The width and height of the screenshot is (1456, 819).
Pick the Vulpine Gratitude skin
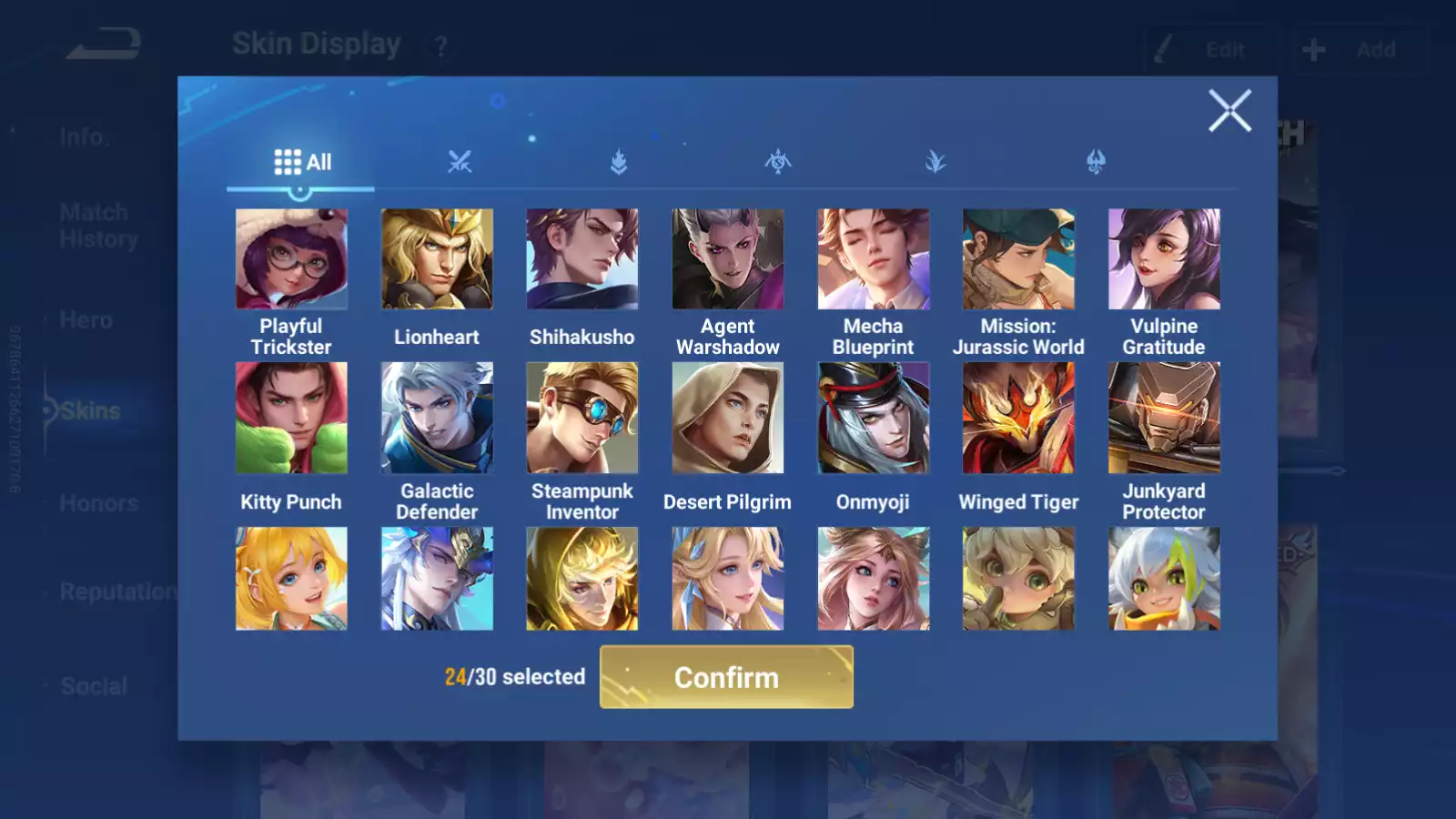[1164, 259]
